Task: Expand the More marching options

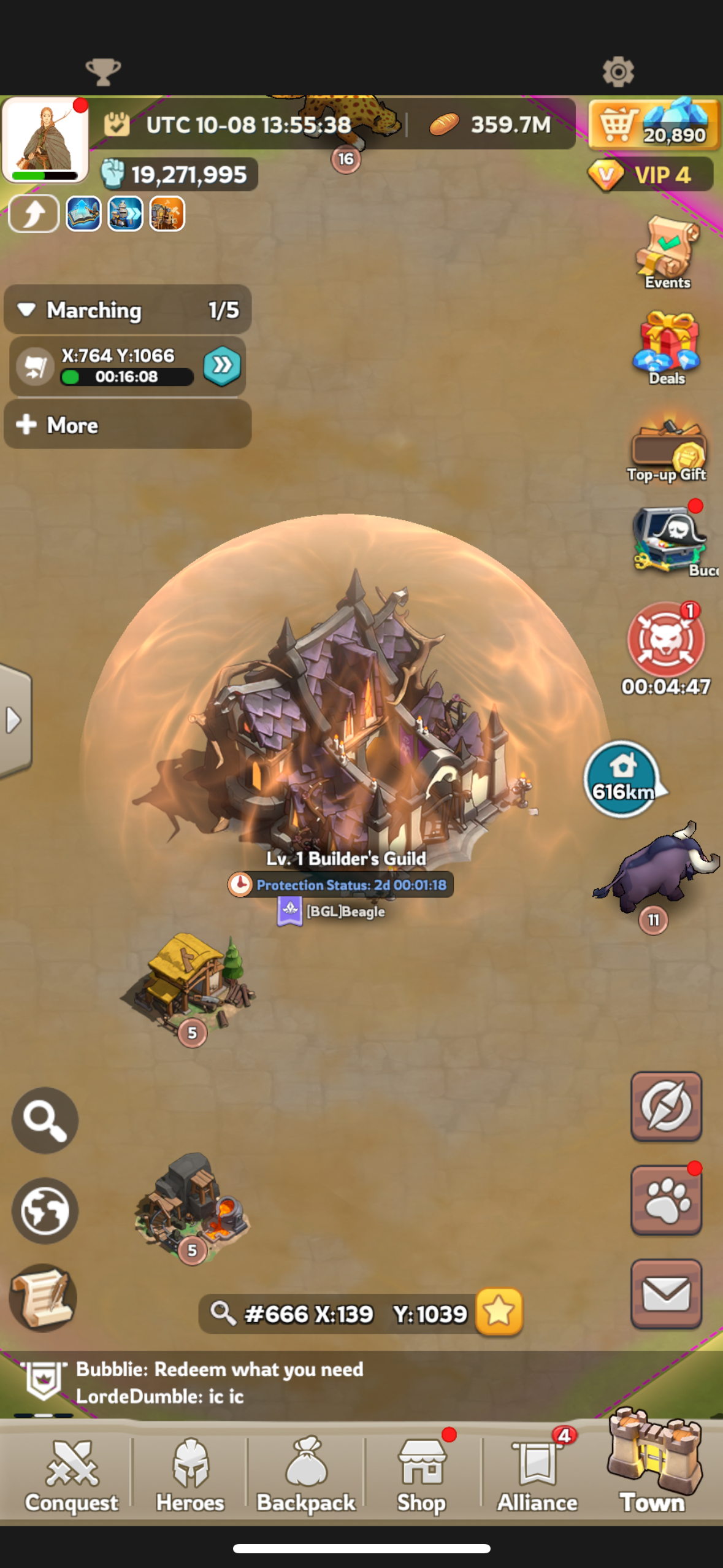Action: 128,425
